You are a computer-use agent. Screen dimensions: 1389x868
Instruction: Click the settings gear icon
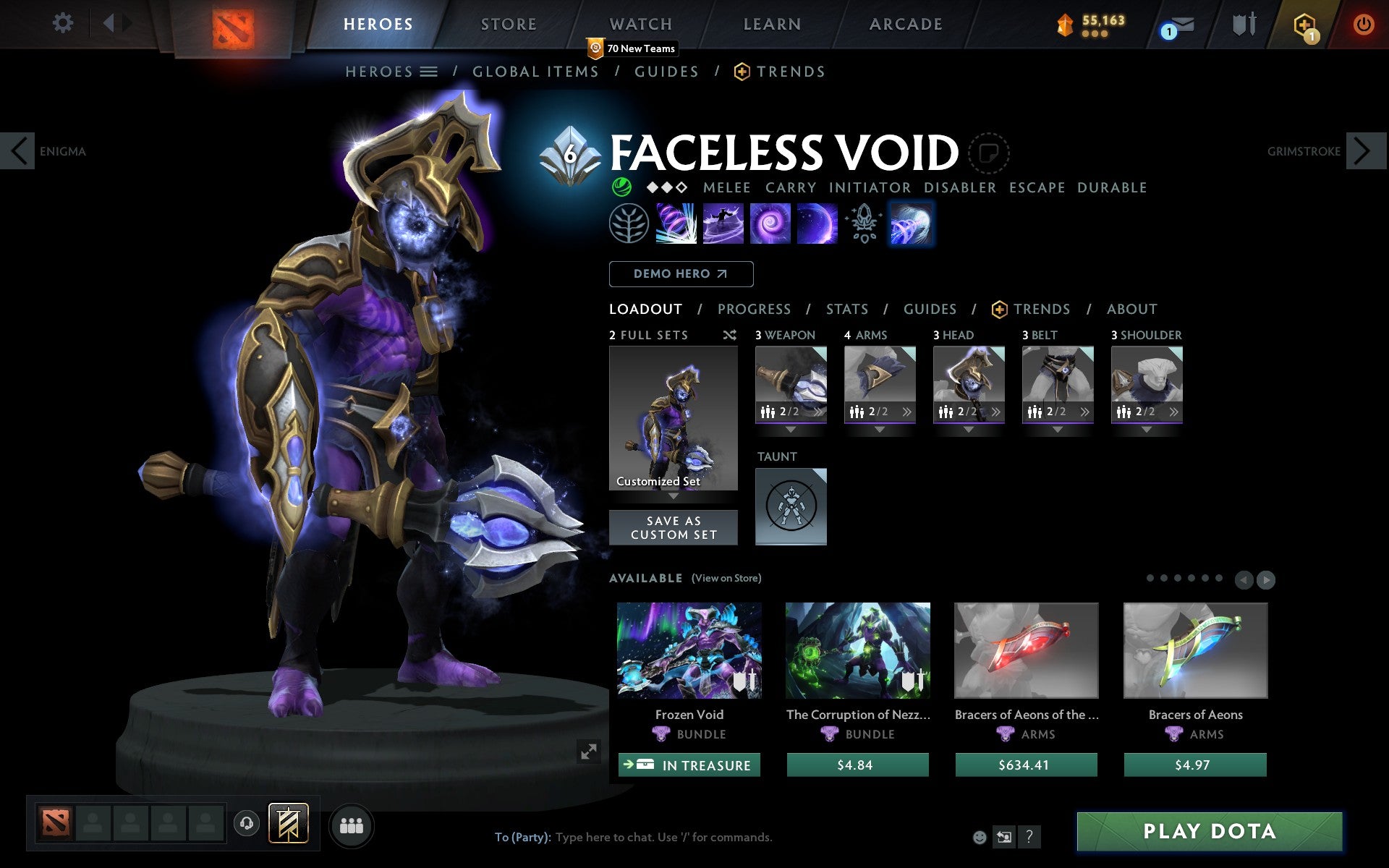[64, 23]
